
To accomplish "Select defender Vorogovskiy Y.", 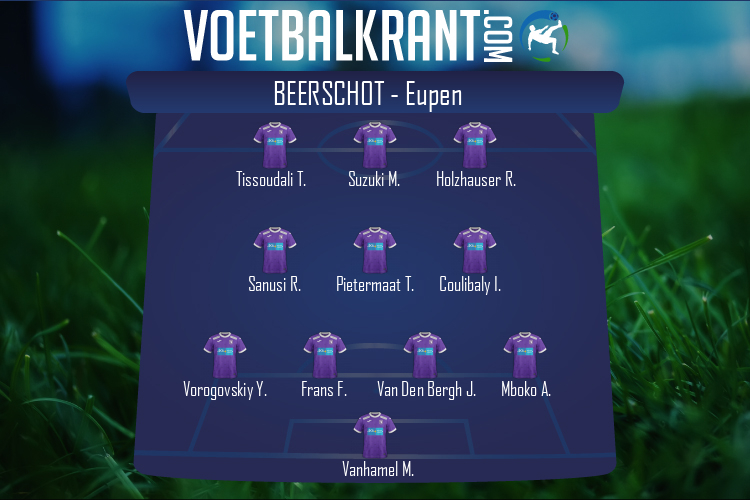I will point(225,356).
